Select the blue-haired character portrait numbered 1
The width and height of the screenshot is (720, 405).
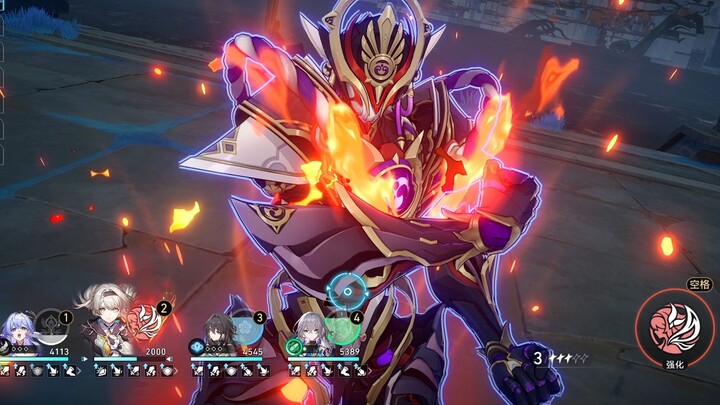(20, 331)
